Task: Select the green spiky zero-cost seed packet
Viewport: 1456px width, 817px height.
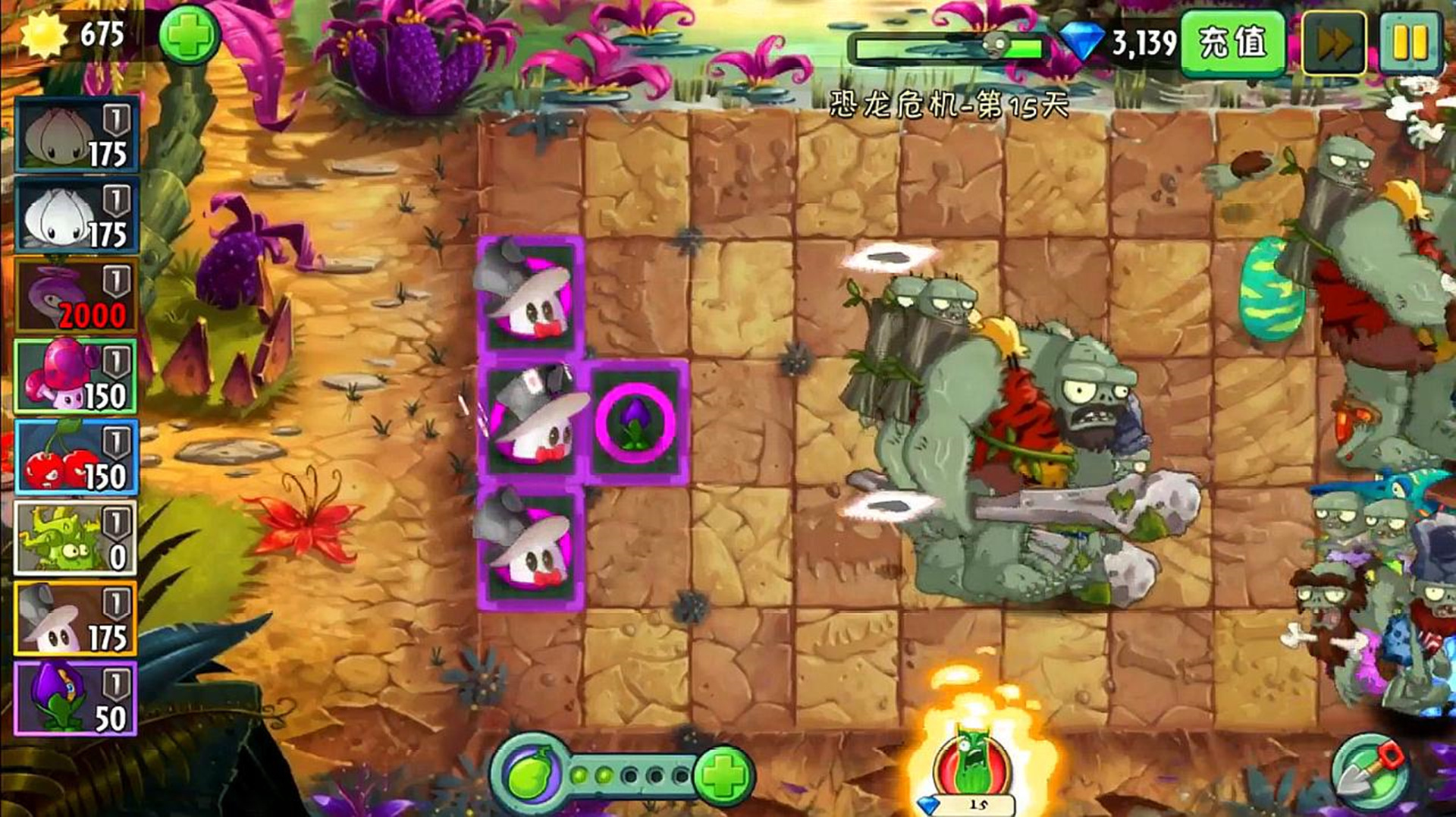Action: coord(76,538)
